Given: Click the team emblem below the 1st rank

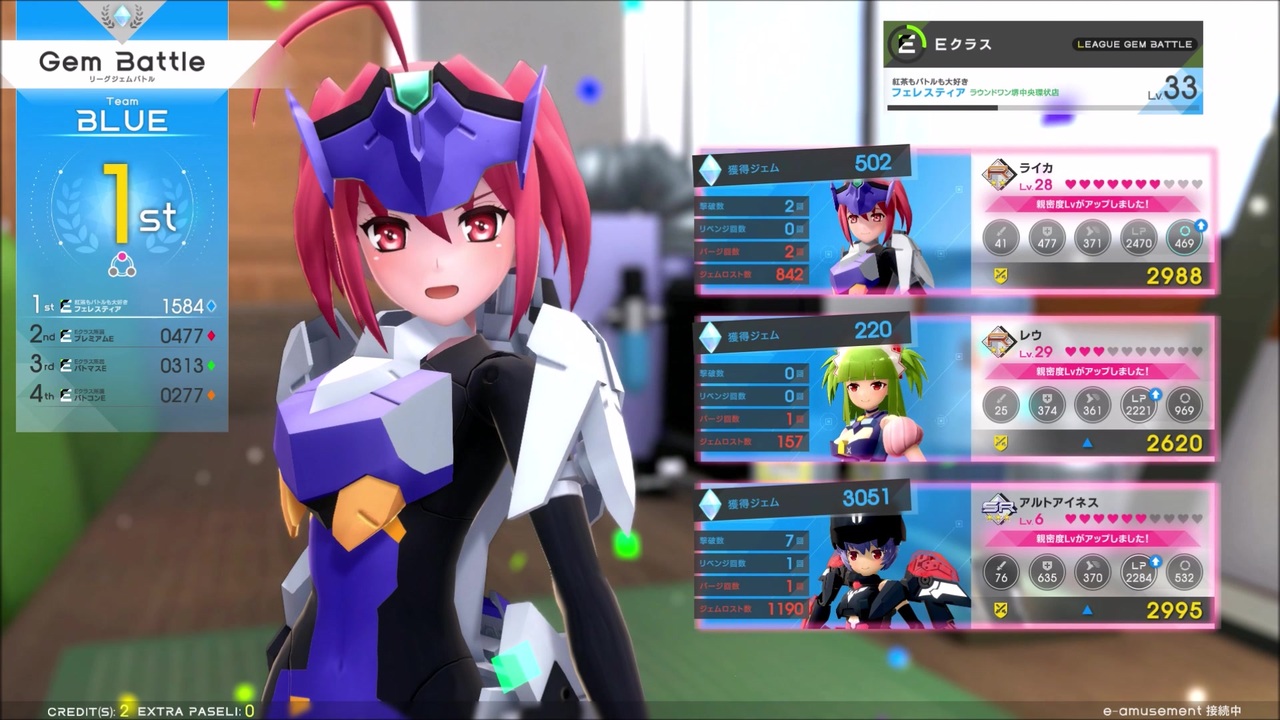Looking at the screenshot, I should pyautogui.click(x=121, y=263).
